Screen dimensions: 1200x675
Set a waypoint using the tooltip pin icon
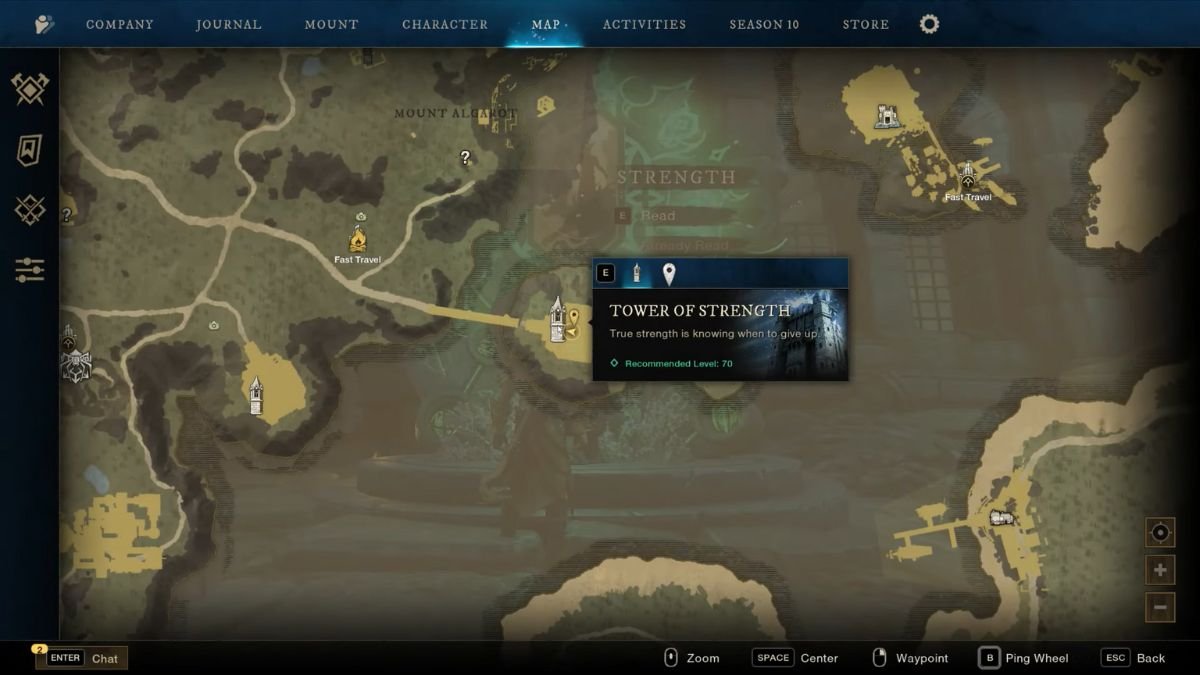(669, 274)
